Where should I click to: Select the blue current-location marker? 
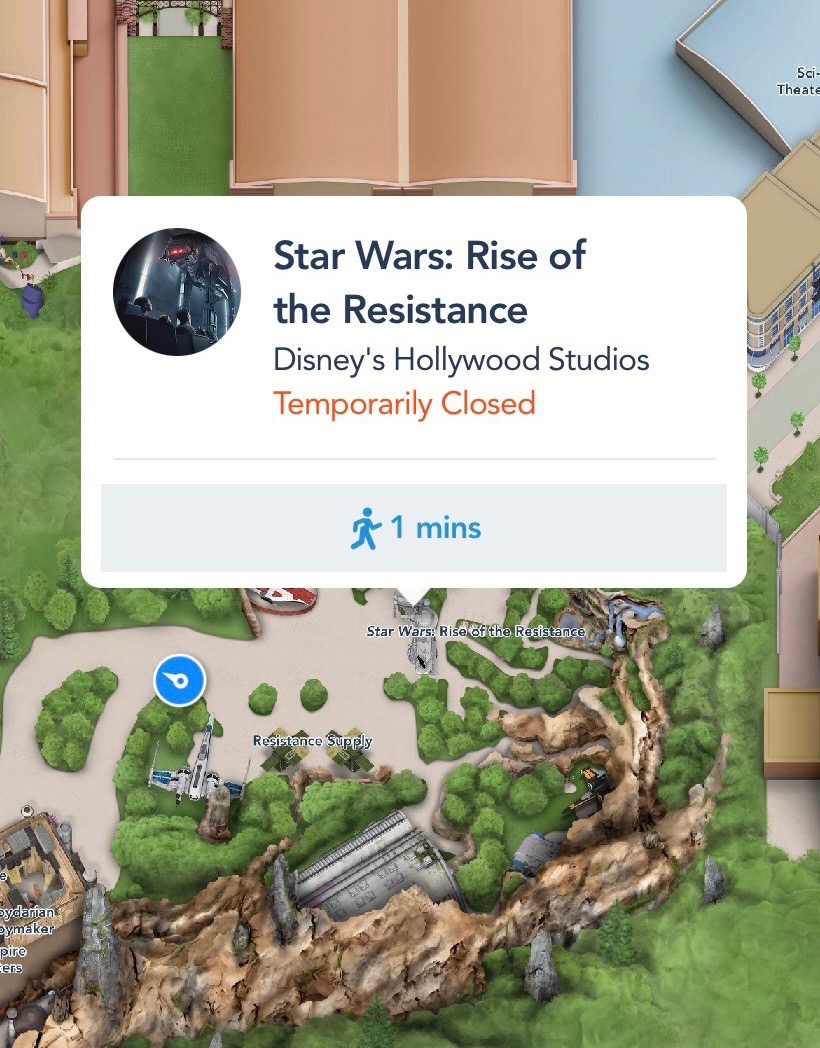[x=179, y=682]
